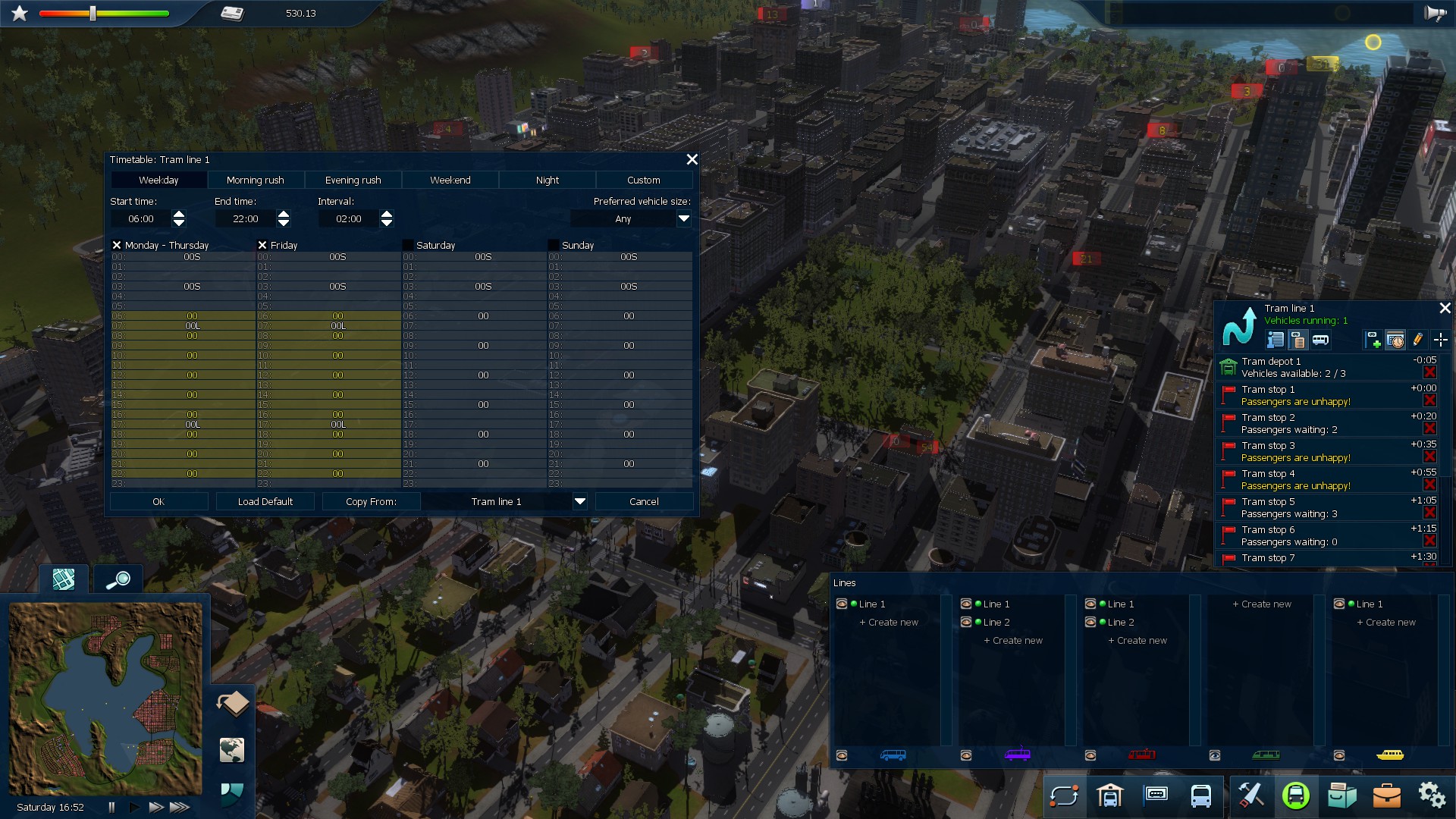This screenshot has width=1456, height=819.
Task: Open the Preferred vehicle size dropdown
Action: pyautogui.click(x=683, y=218)
